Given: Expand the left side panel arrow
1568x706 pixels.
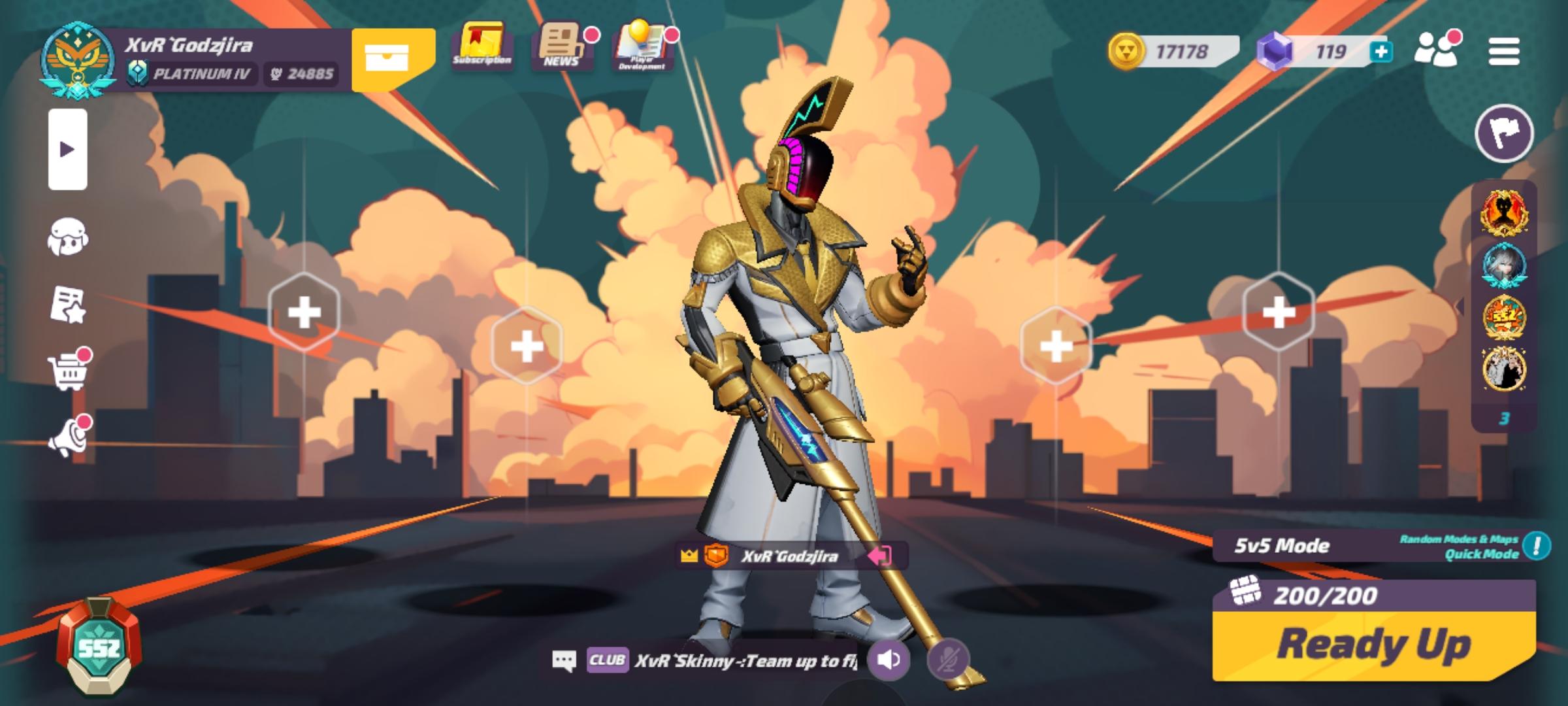Looking at the screenshot, I should click(67, 150).
